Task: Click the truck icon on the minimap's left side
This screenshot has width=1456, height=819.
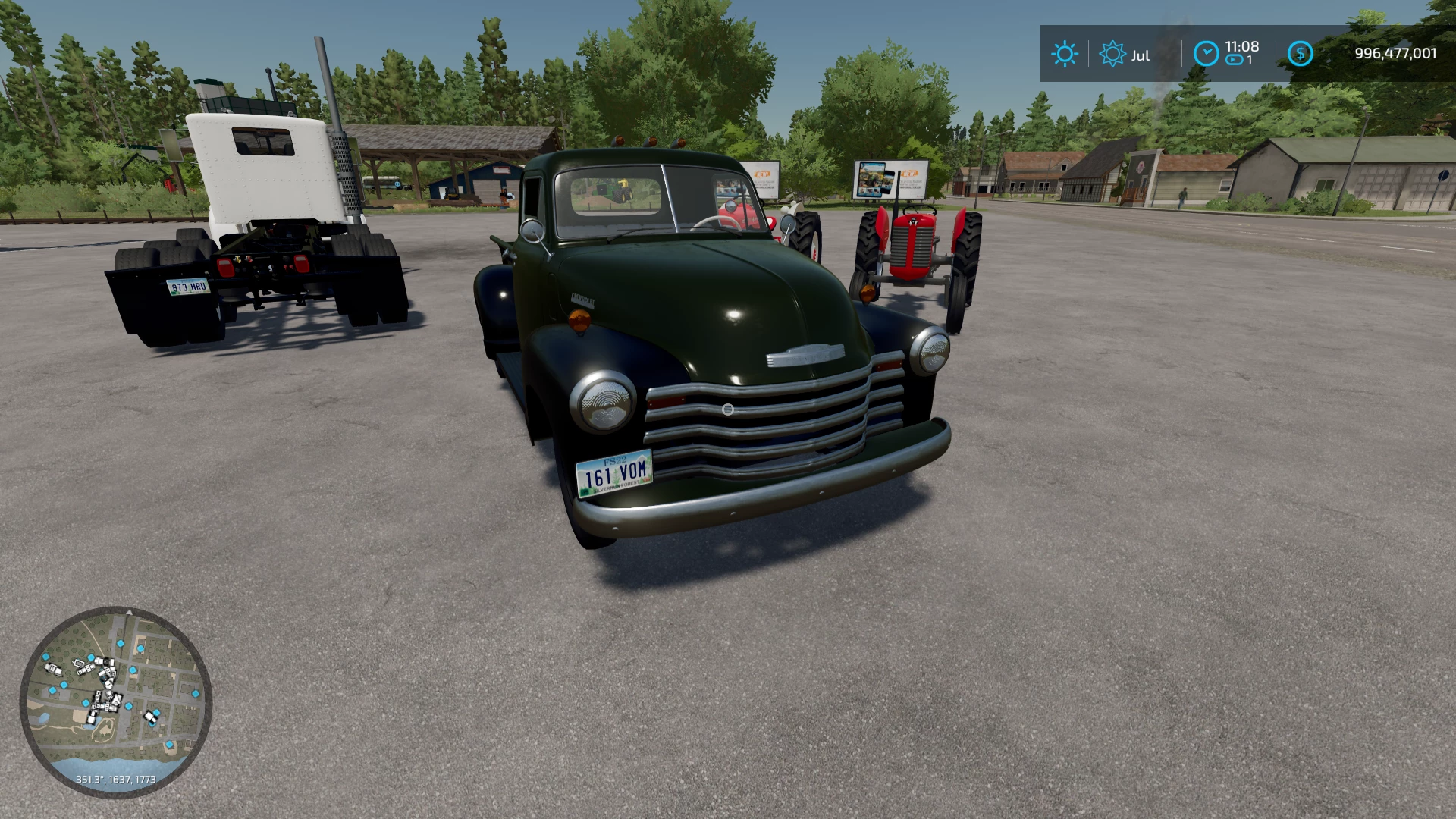Action: tap(53, 670)
